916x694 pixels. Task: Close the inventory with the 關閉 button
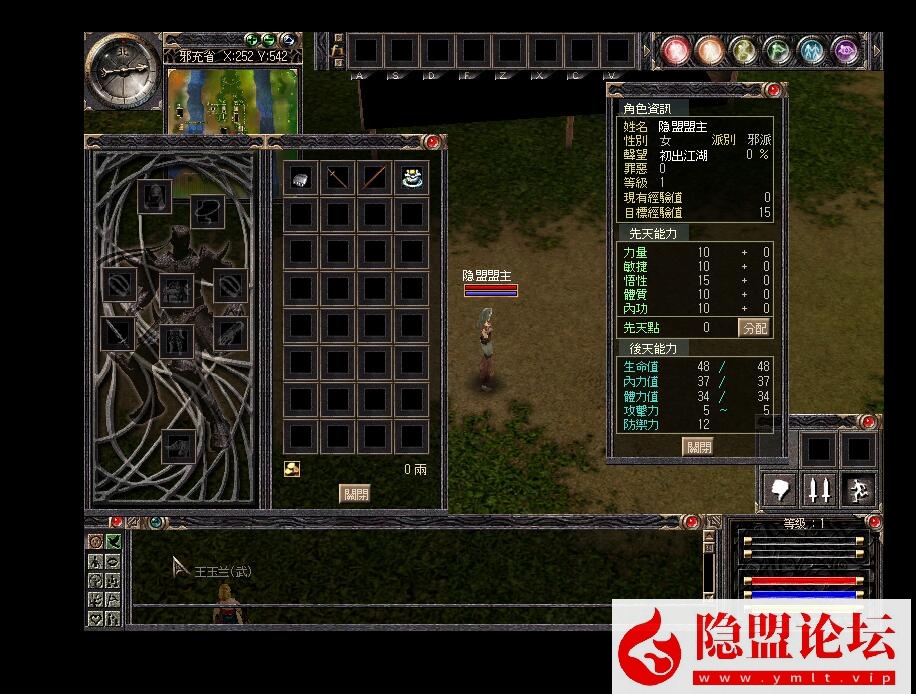click(x=355, y=493)
